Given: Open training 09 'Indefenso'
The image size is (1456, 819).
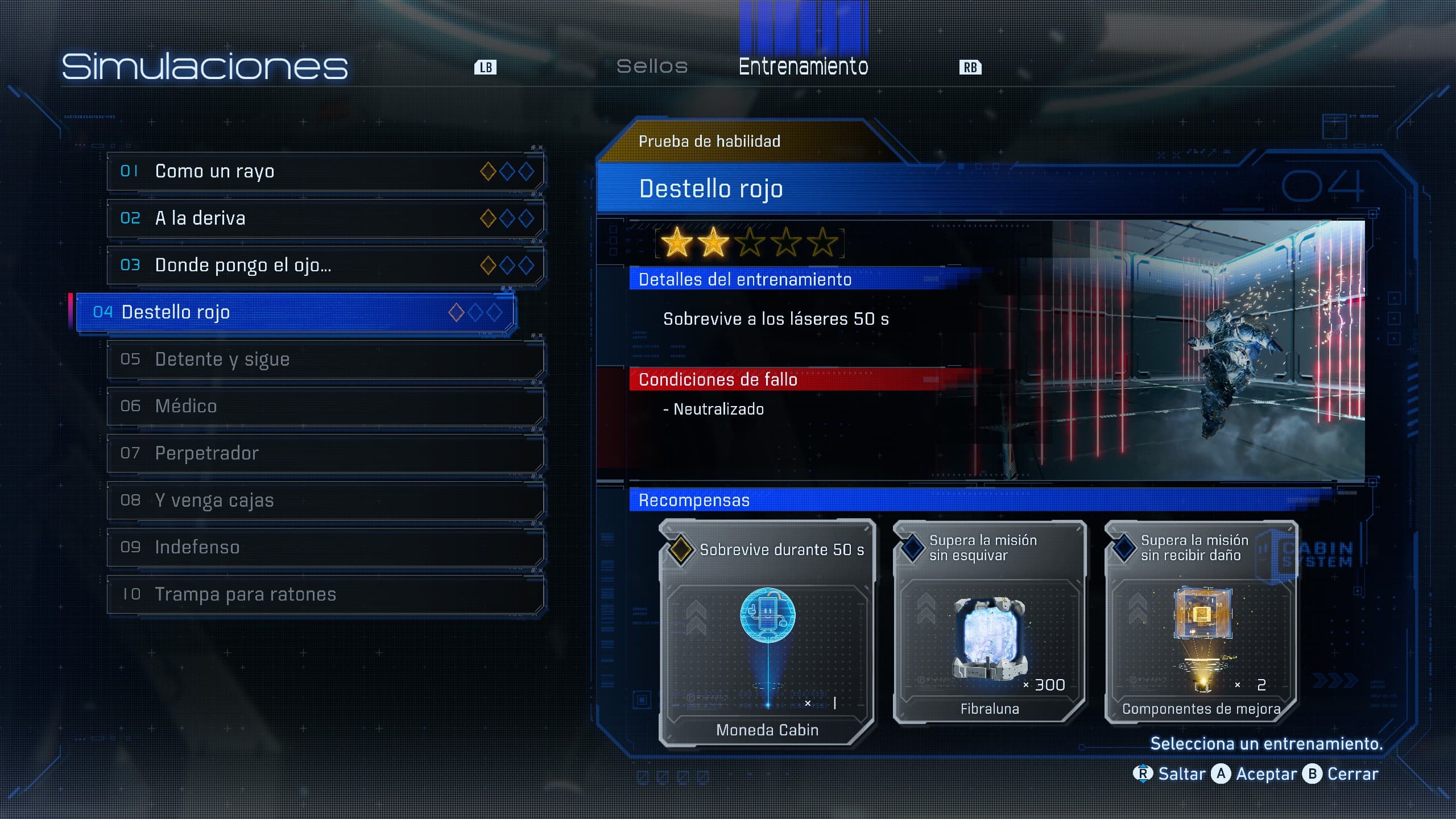Looking at the screenshot, I should [325, 547].
